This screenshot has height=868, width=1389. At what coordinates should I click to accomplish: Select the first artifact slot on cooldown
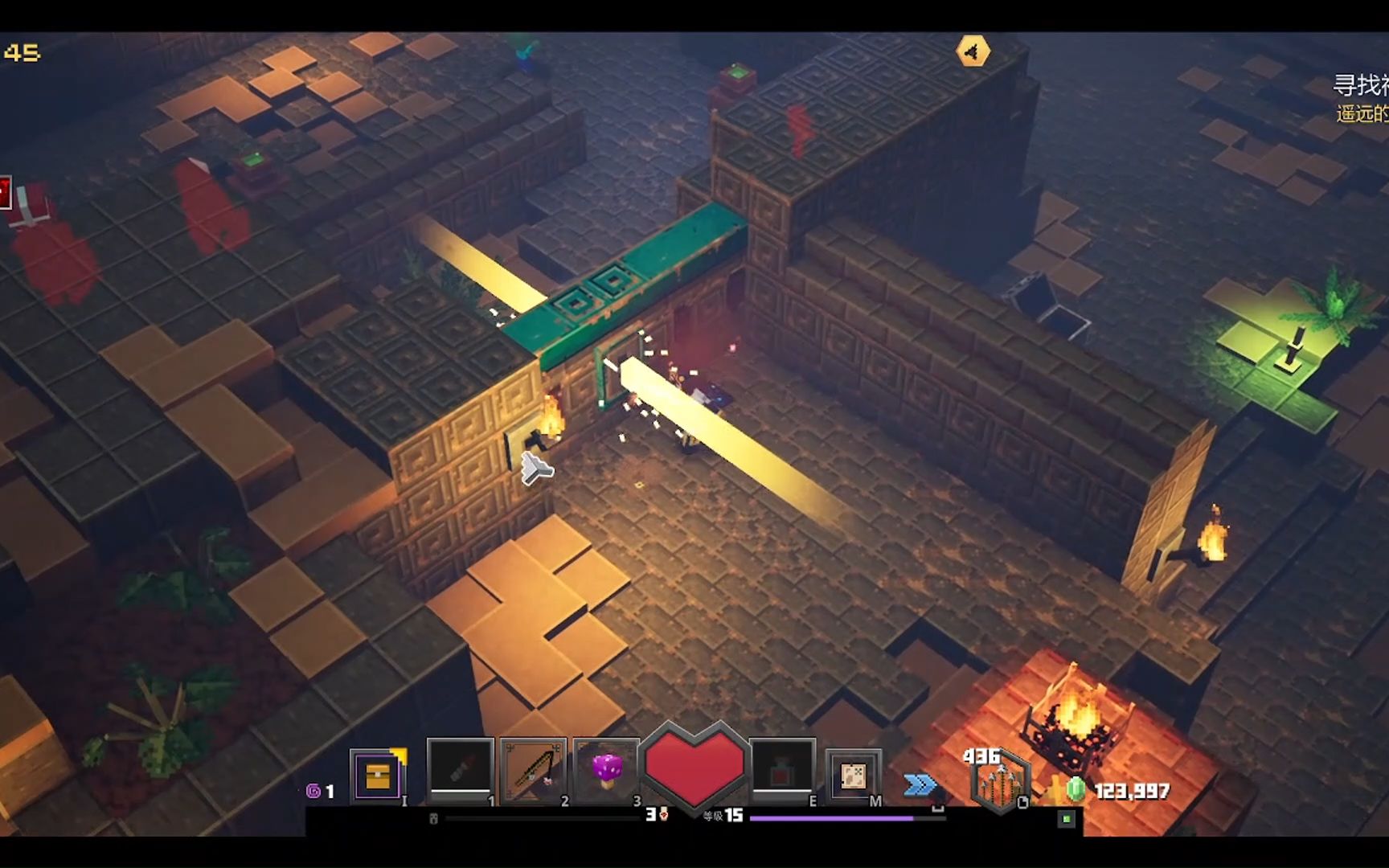point(460,769)
